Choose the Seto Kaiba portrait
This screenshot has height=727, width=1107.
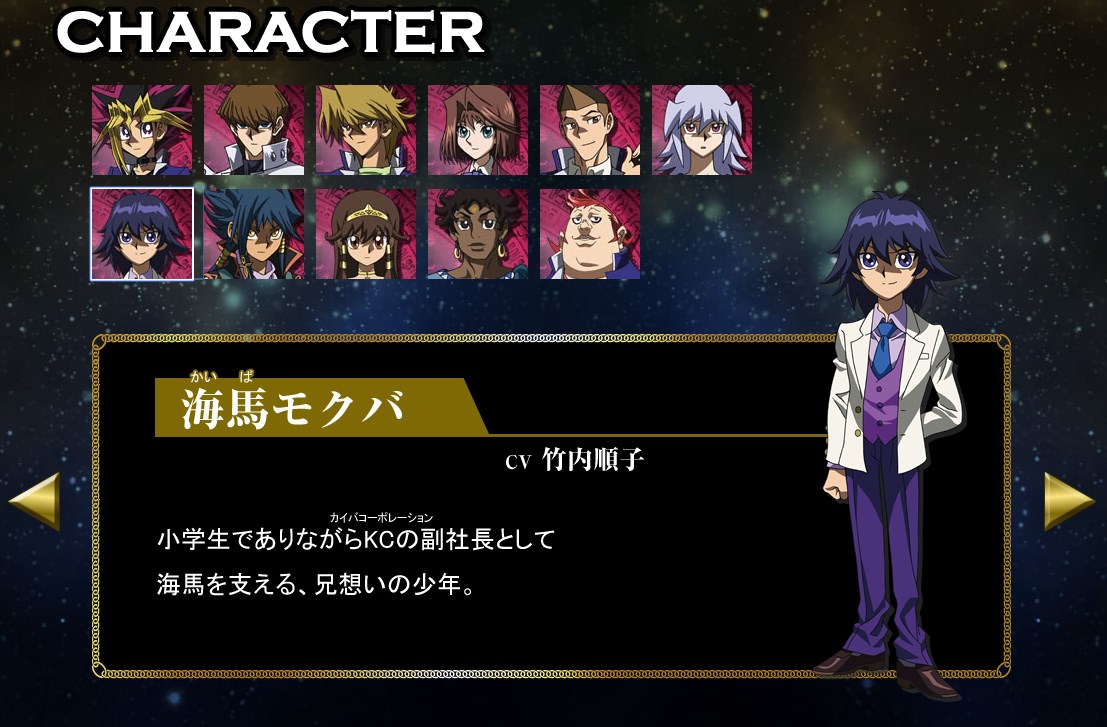tap(254, 130)
